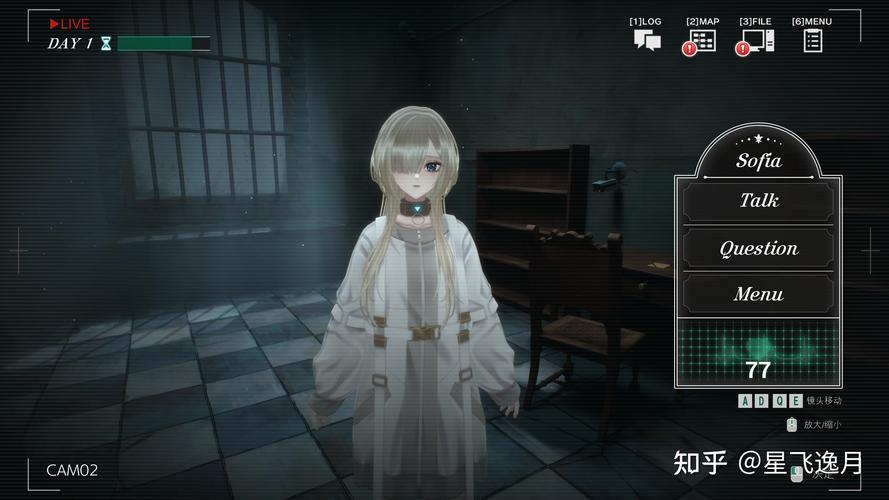889x500 pixels.
Task: Open the top-bar MENU document icon
Action: pos(812,40)
